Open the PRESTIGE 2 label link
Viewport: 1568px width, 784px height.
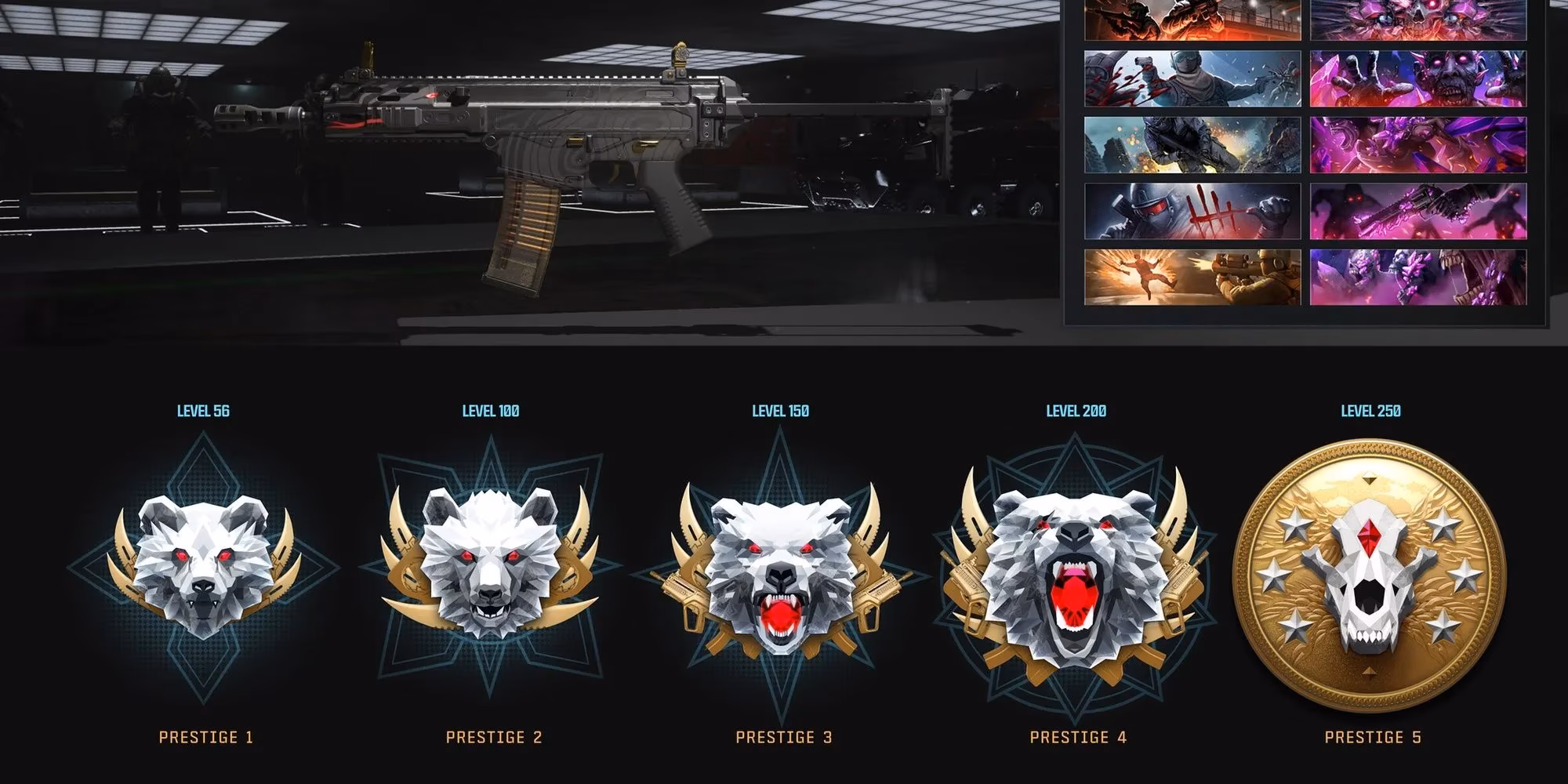(x=492, y=737)
